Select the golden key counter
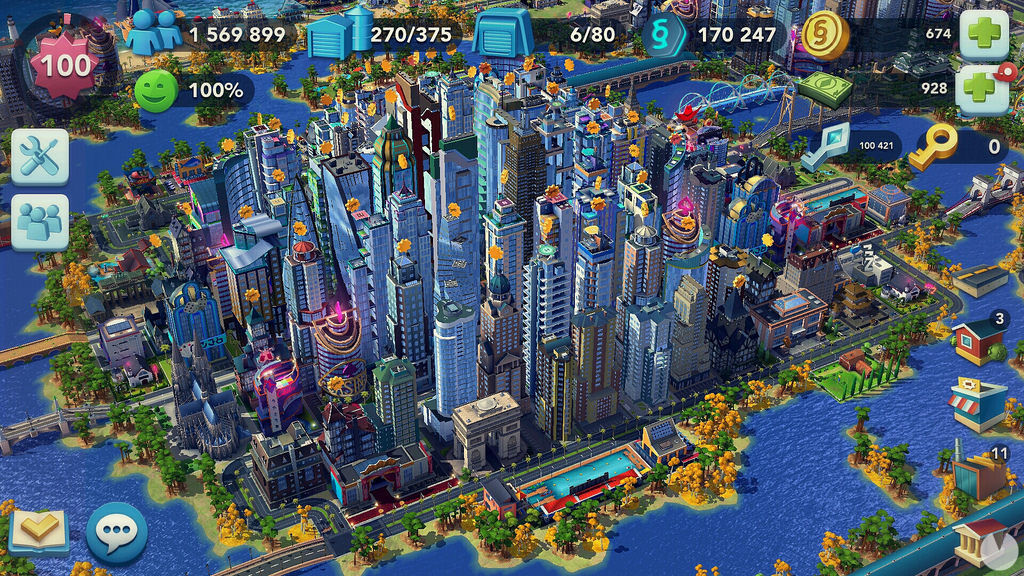 pos(938,146)
